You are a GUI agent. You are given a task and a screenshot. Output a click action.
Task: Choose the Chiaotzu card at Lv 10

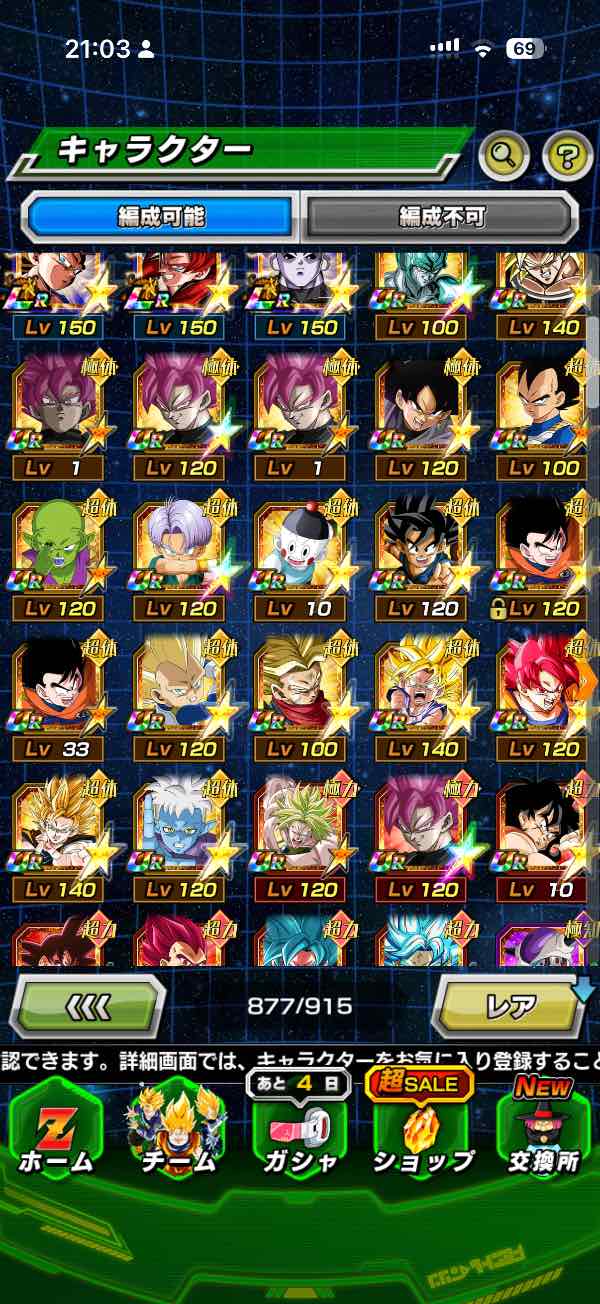tap(300, 549)
